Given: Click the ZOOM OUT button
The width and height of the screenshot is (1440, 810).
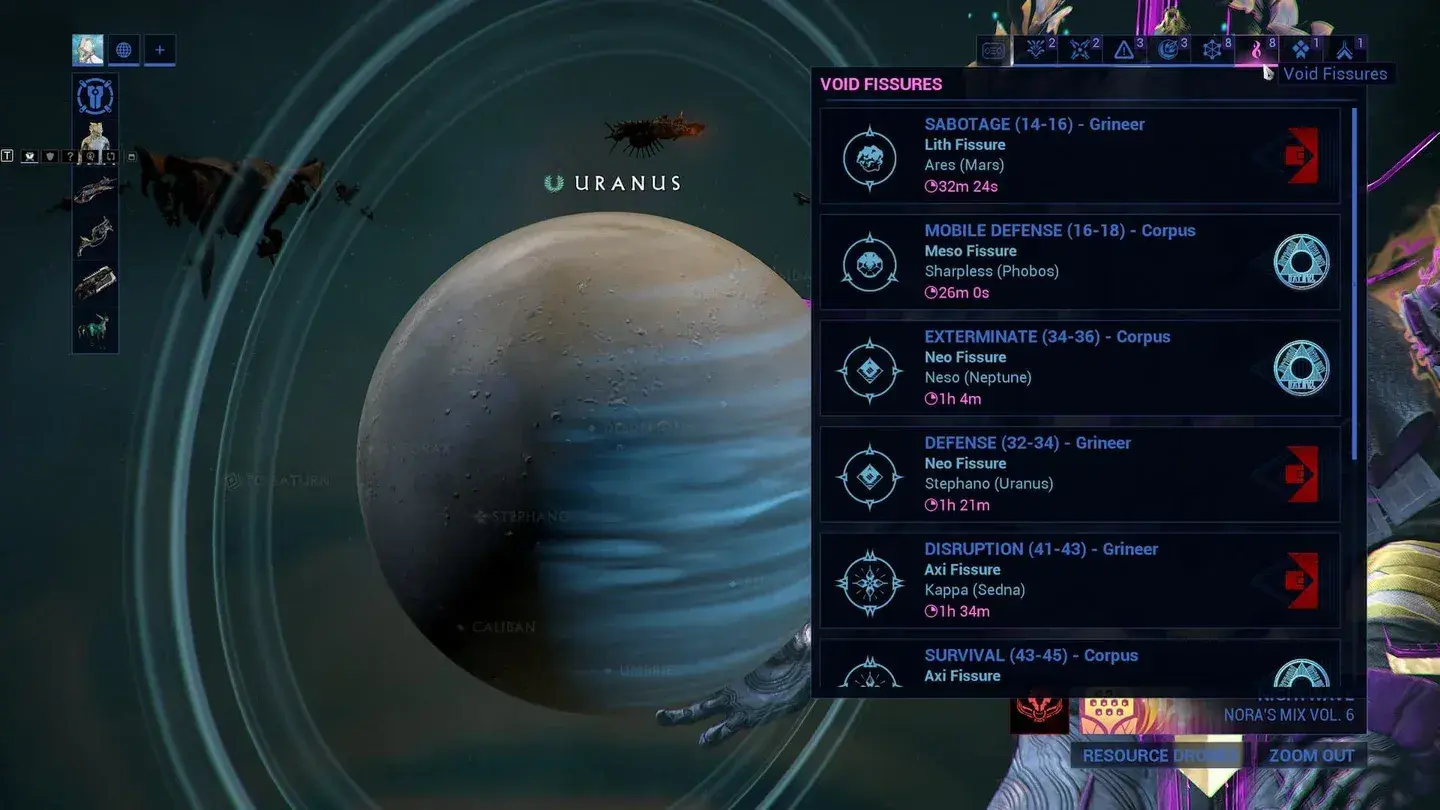Looking at the screenshot, I should click(x=1311, y=756).
